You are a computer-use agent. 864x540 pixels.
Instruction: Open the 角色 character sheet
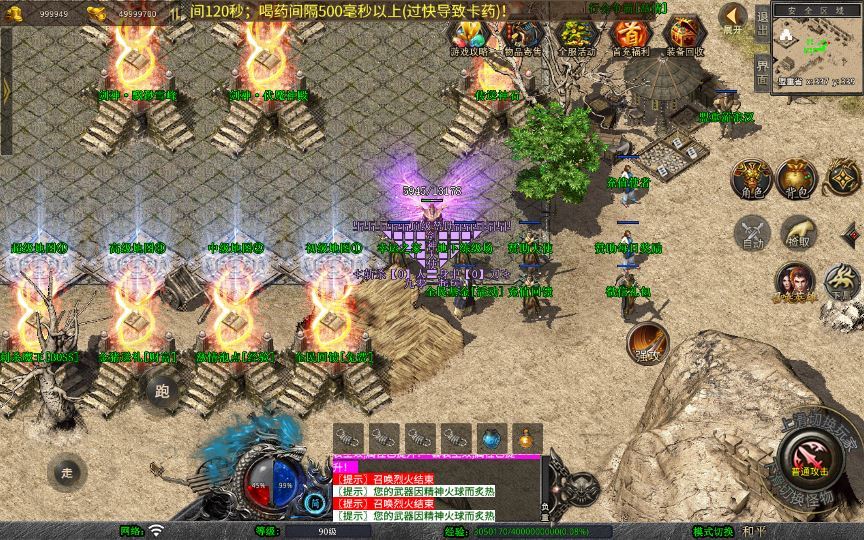[750, 178]
